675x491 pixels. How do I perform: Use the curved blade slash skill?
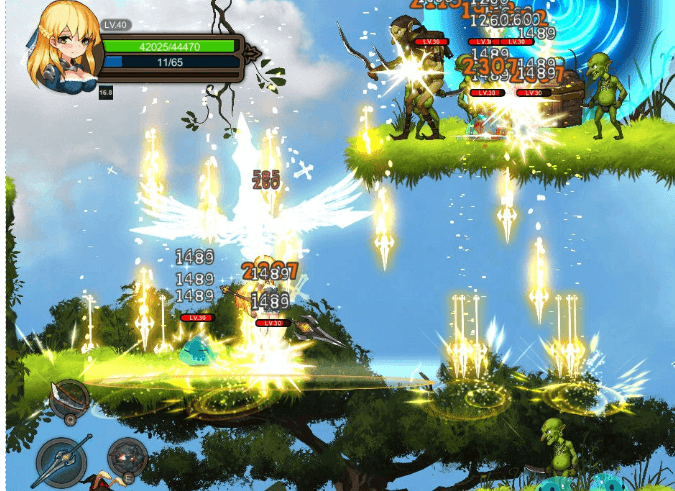coord(68,400)
